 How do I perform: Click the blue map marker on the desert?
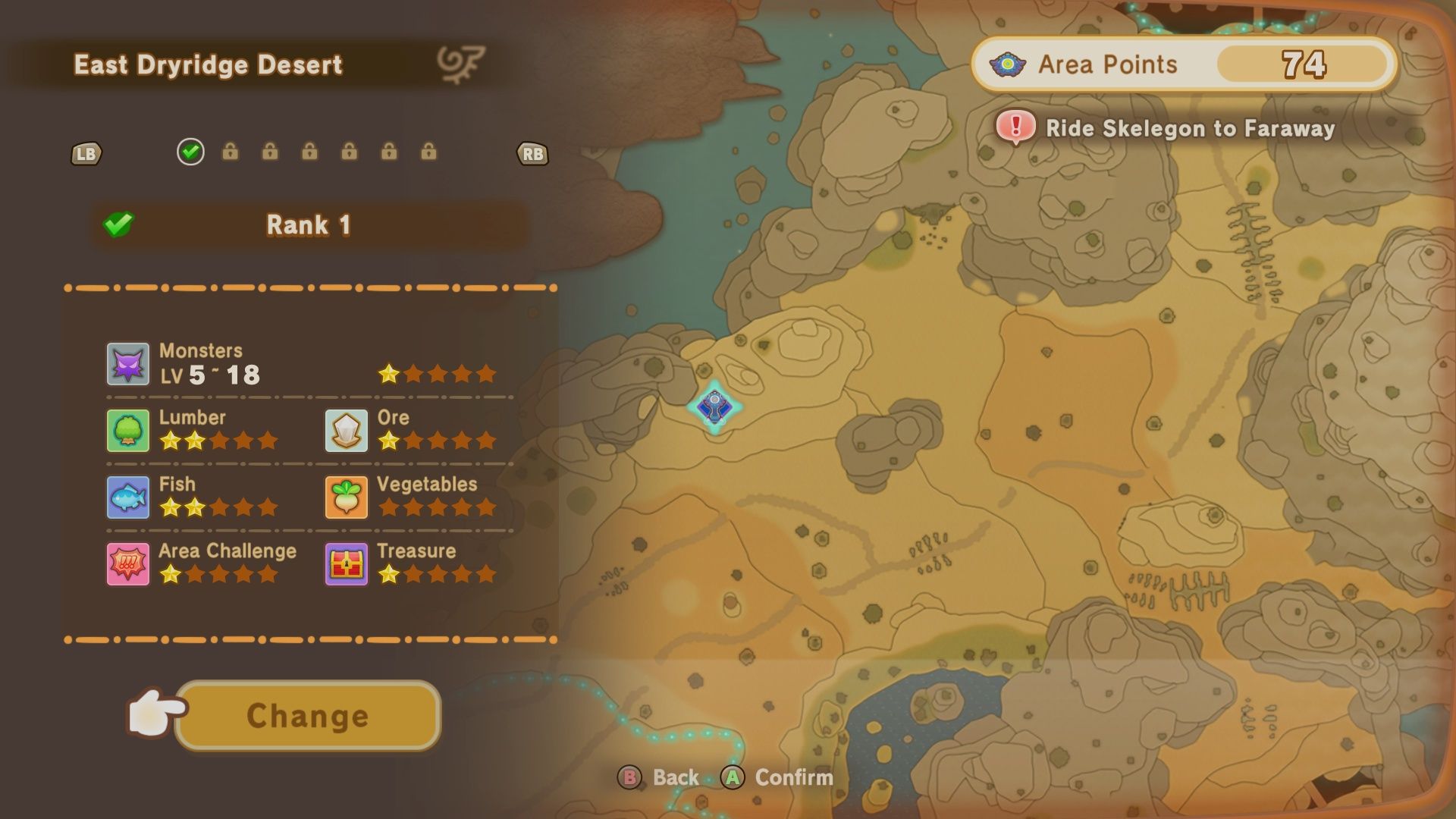[x=714, y=408]
